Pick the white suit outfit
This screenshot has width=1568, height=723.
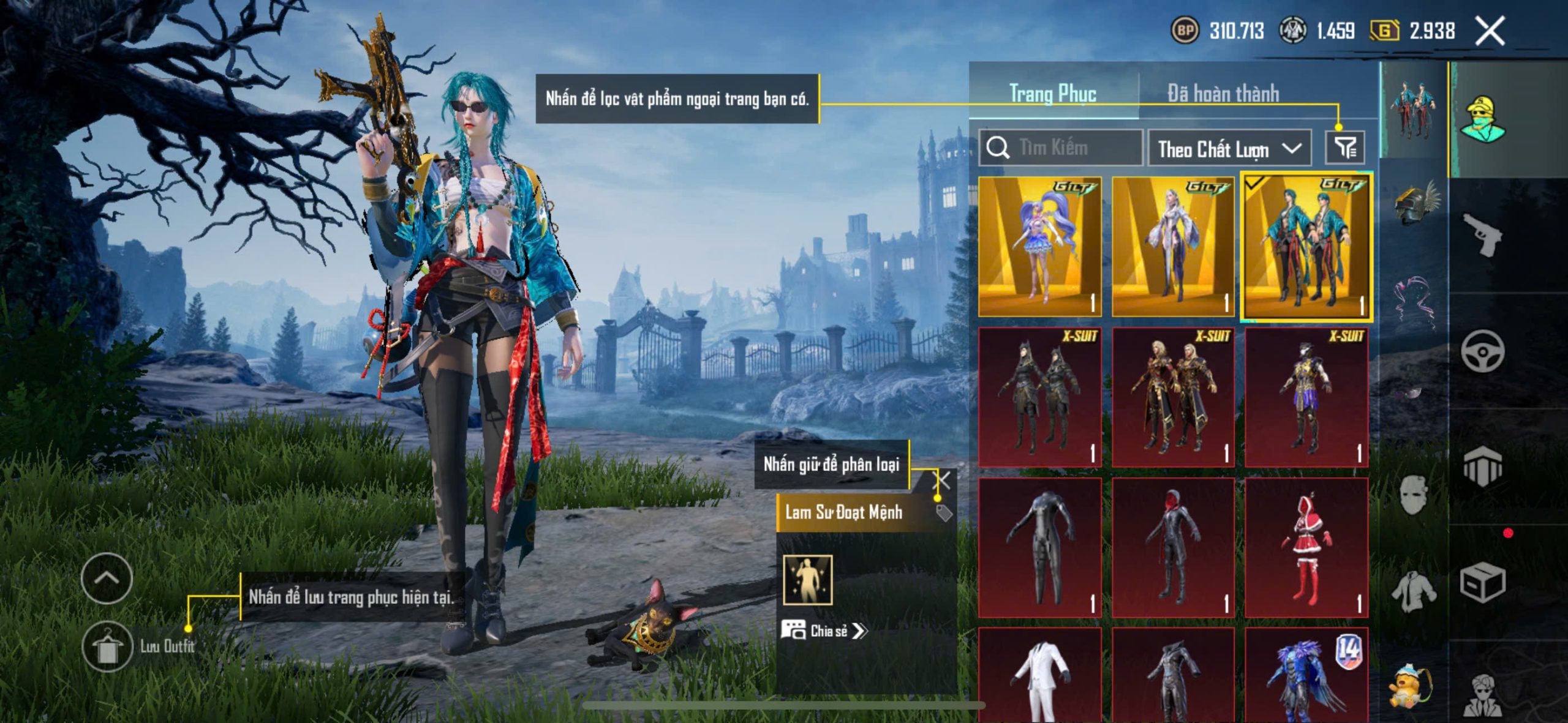tap(1039, 676)
